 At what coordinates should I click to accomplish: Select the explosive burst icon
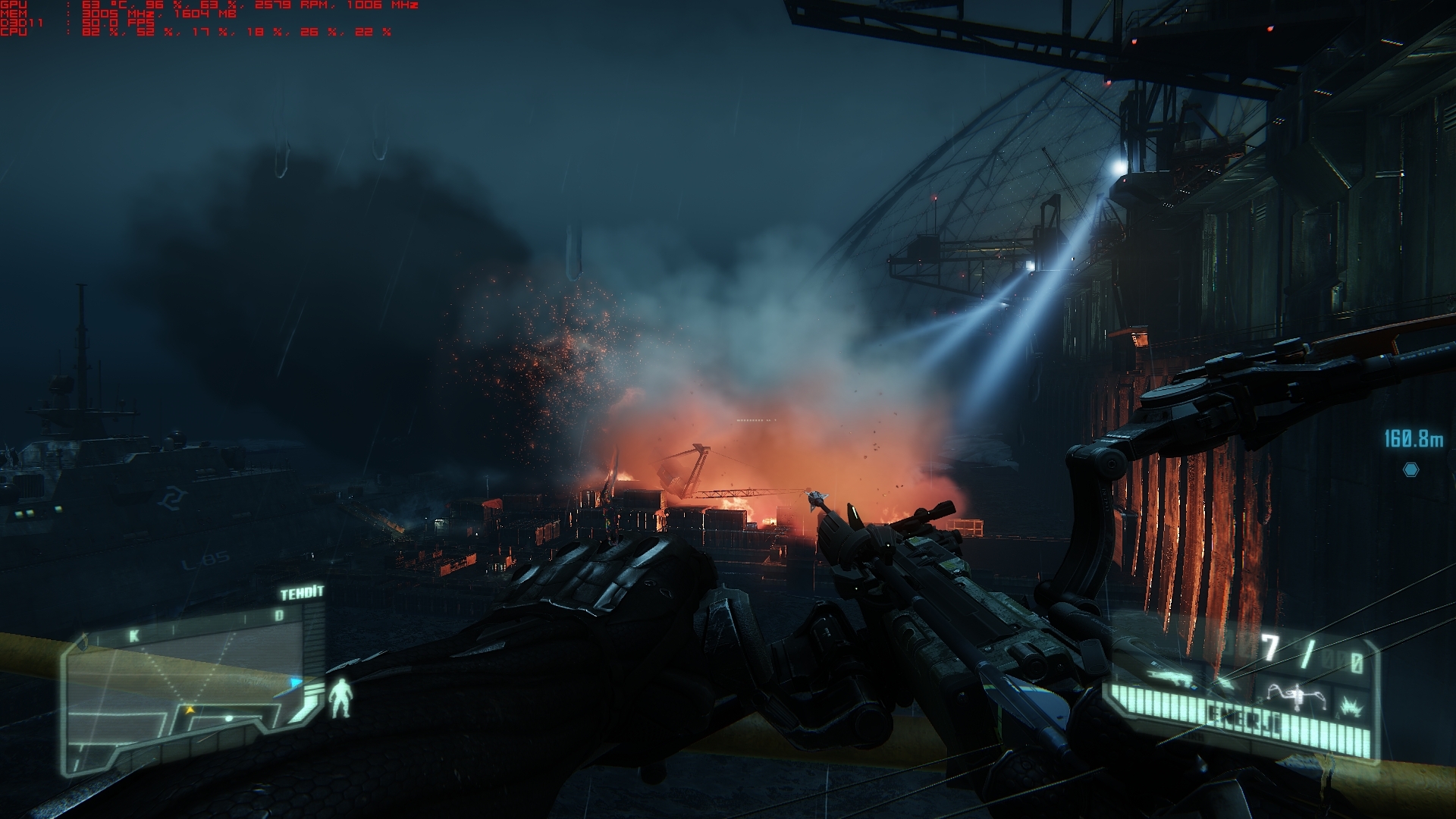point(1350,708)
